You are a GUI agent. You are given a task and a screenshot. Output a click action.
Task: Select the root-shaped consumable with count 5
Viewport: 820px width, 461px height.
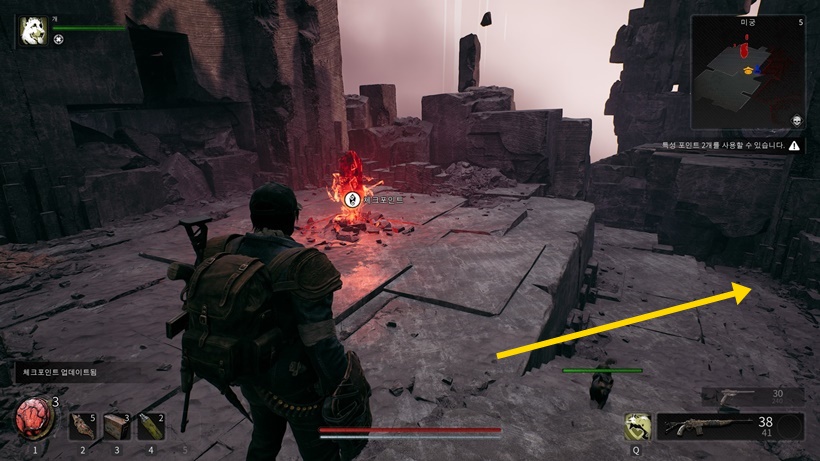pyautogui.click(x=83, y=427)
